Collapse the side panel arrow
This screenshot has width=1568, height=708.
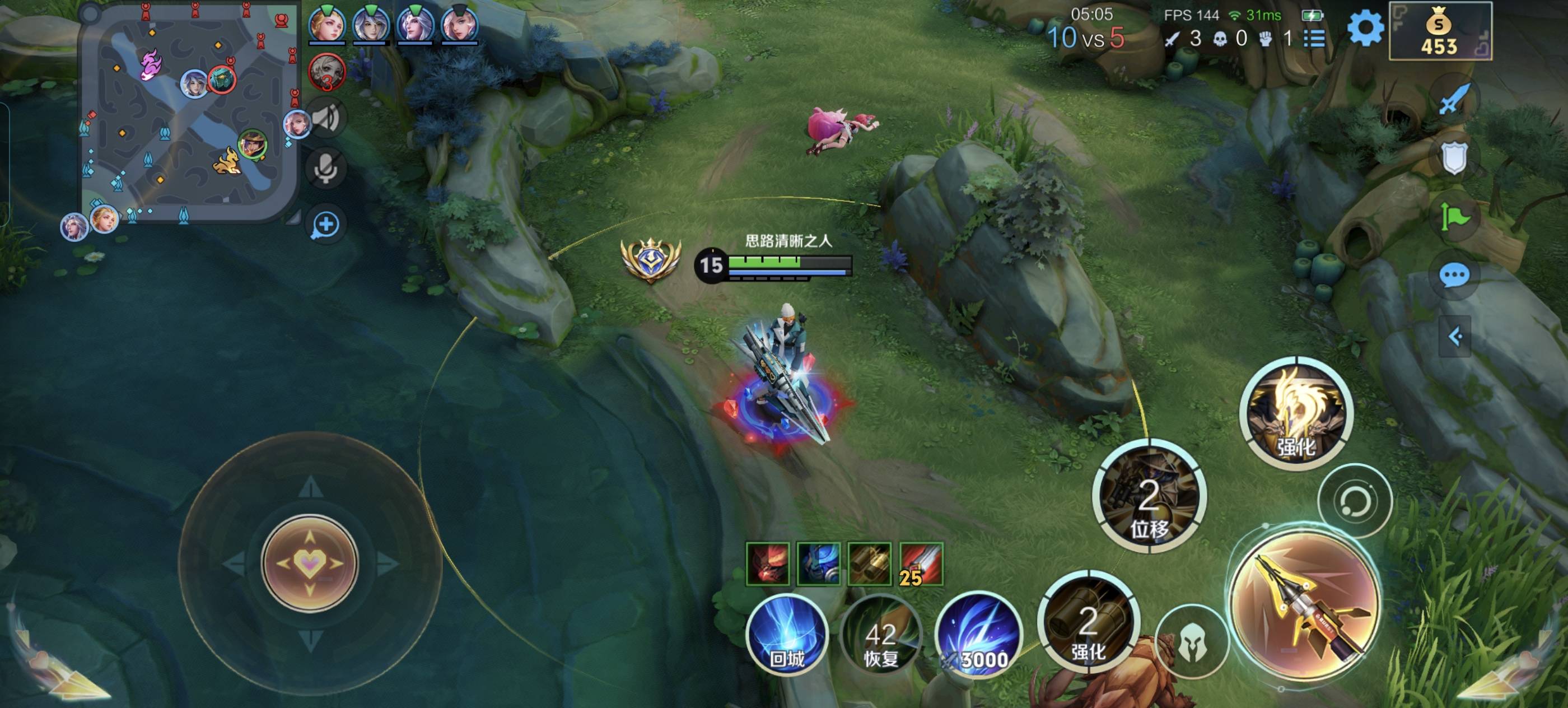tap(1454, 336)
